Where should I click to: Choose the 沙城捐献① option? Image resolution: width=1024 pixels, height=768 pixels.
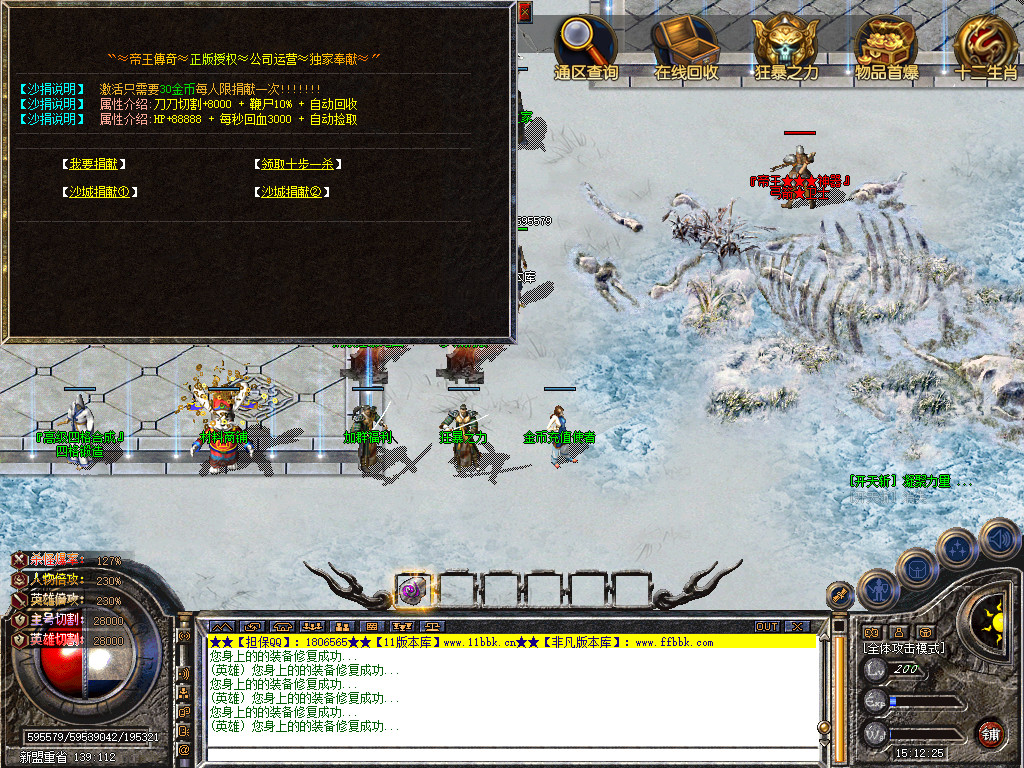[99, 192]
